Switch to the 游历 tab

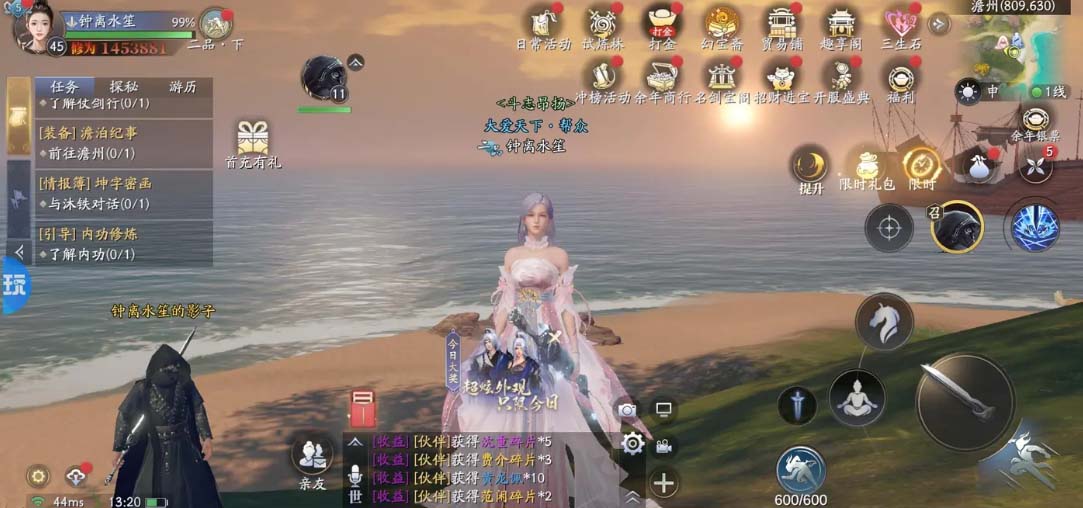[182, 87]
